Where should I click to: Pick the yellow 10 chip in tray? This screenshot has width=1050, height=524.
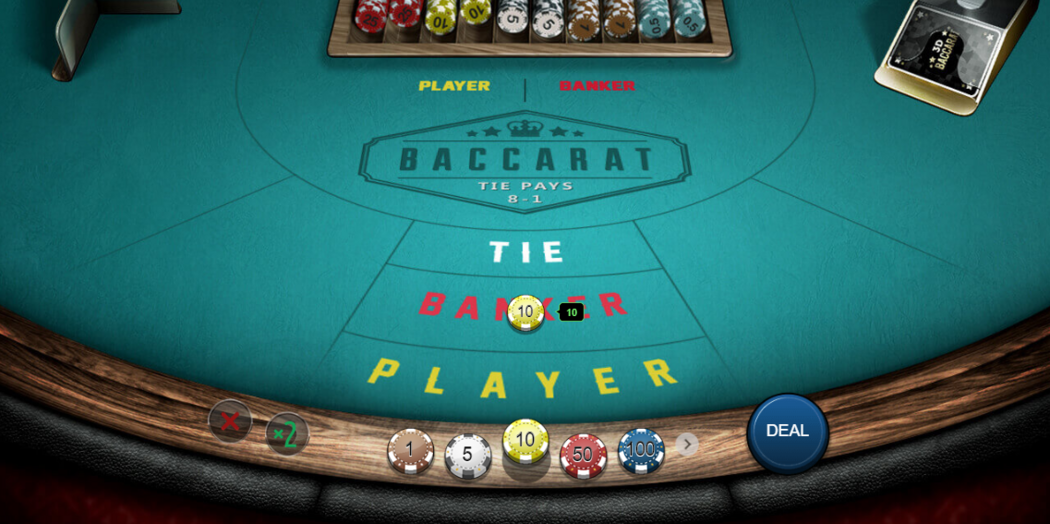pos(525,441)
